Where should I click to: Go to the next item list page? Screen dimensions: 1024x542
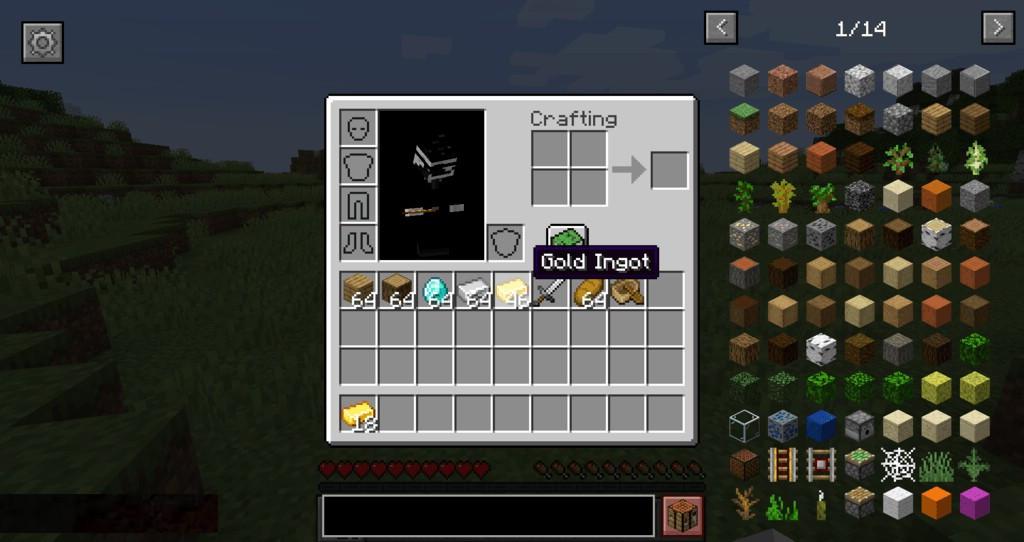tap(998, 28)
